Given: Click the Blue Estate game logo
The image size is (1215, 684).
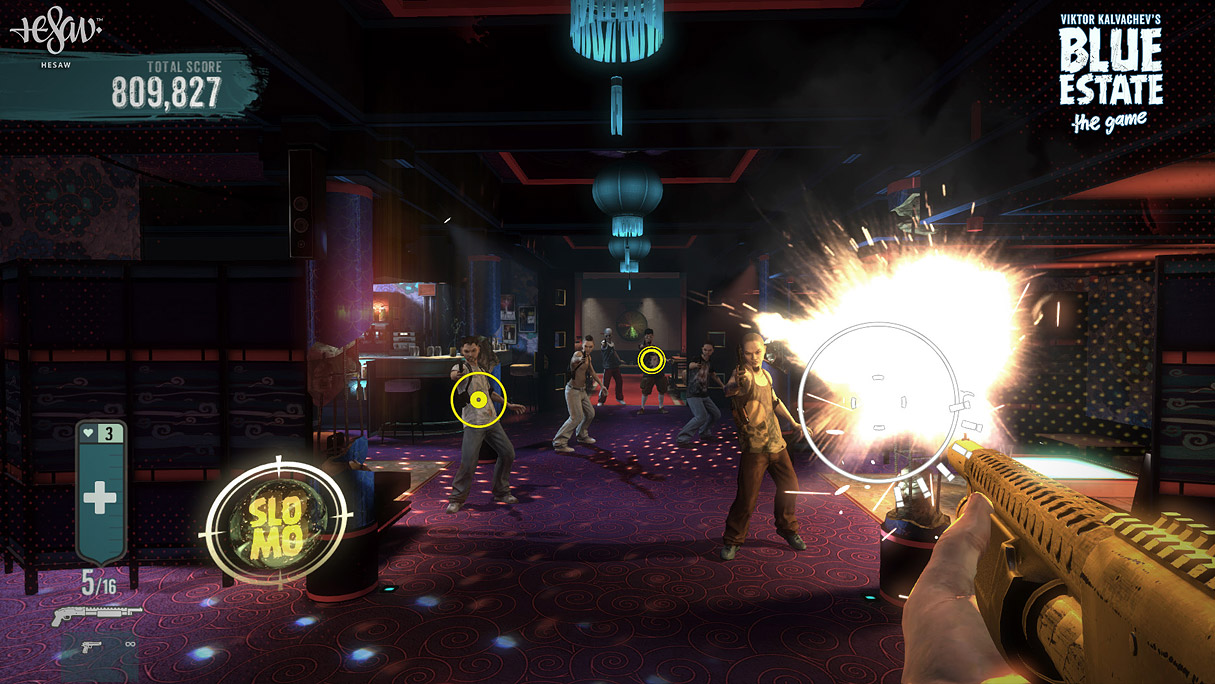Looking at the screenshot, I should (x=1110, y=72).
